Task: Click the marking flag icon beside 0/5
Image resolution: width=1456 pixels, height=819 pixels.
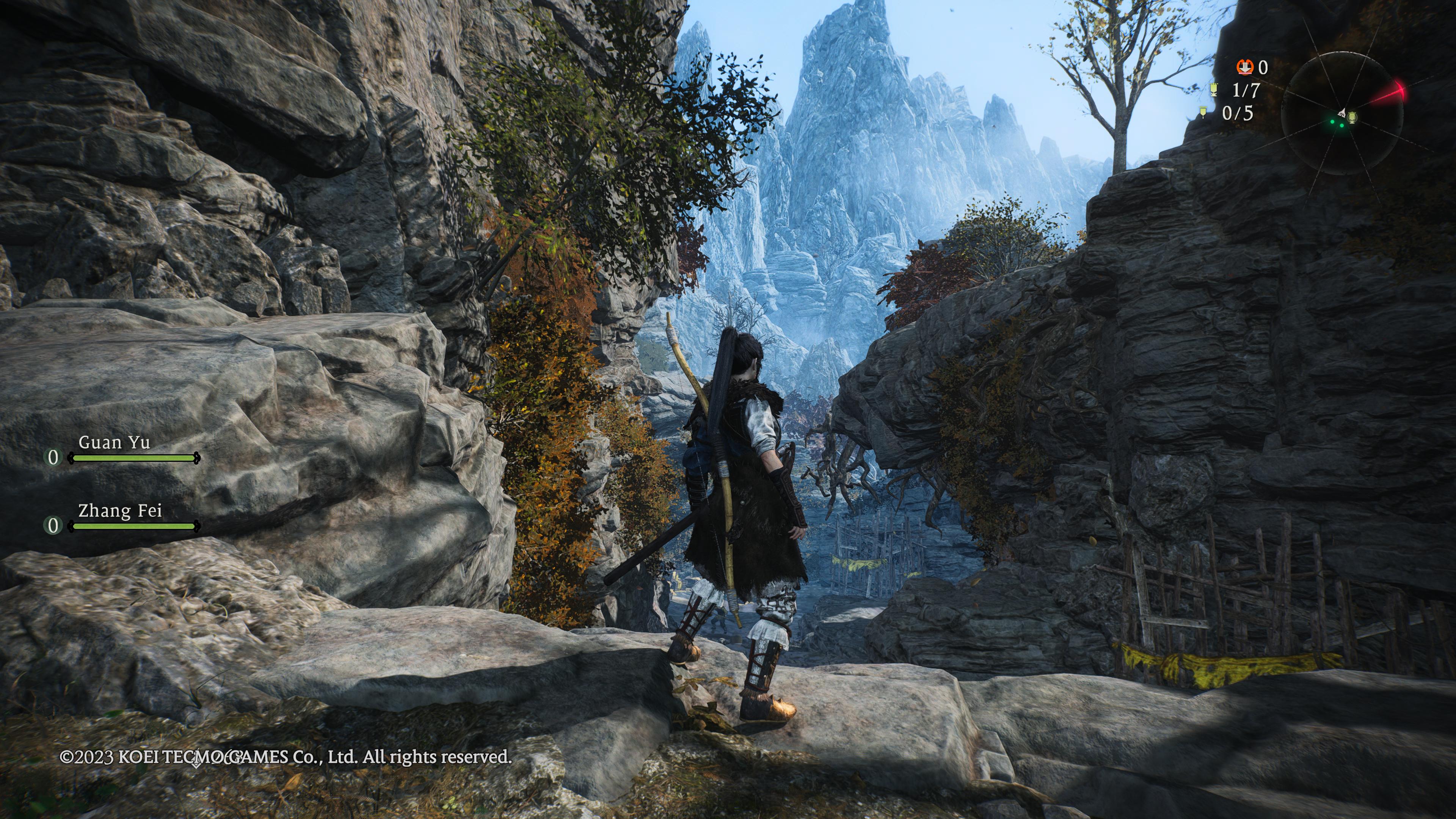Action: click(x=1203, y=113)
